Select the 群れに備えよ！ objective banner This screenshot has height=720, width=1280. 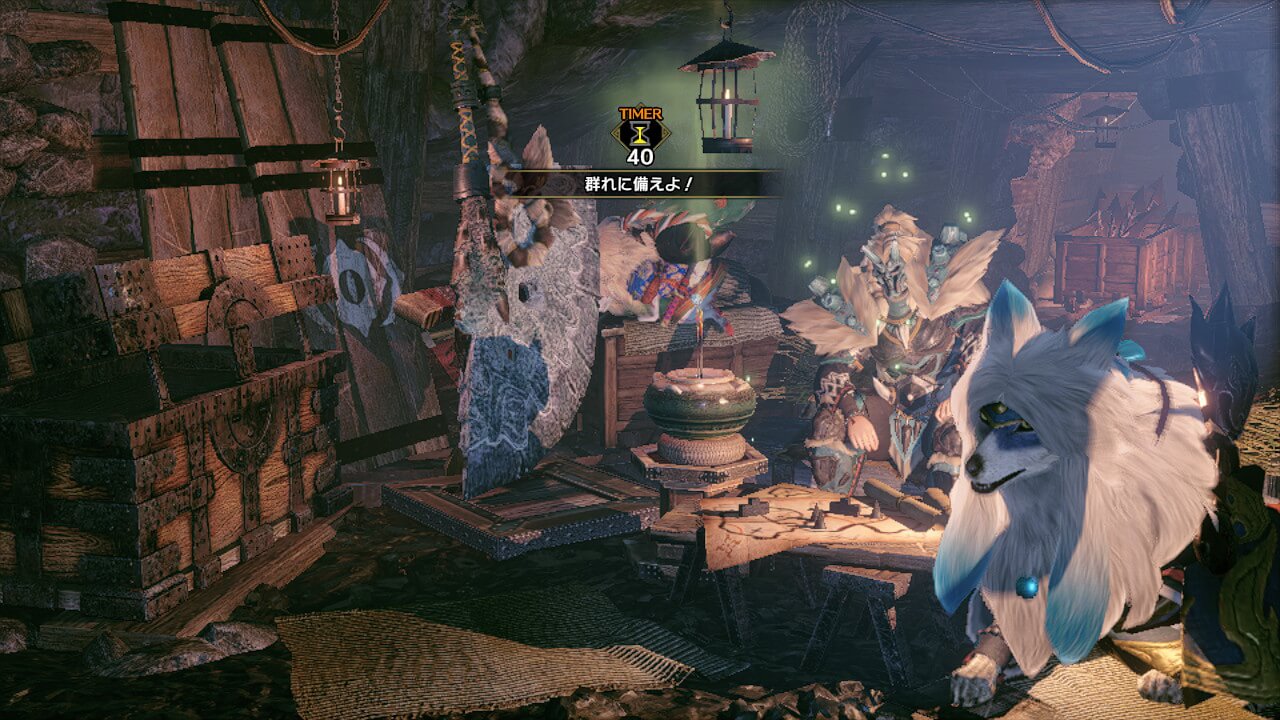tap(640, 183)
